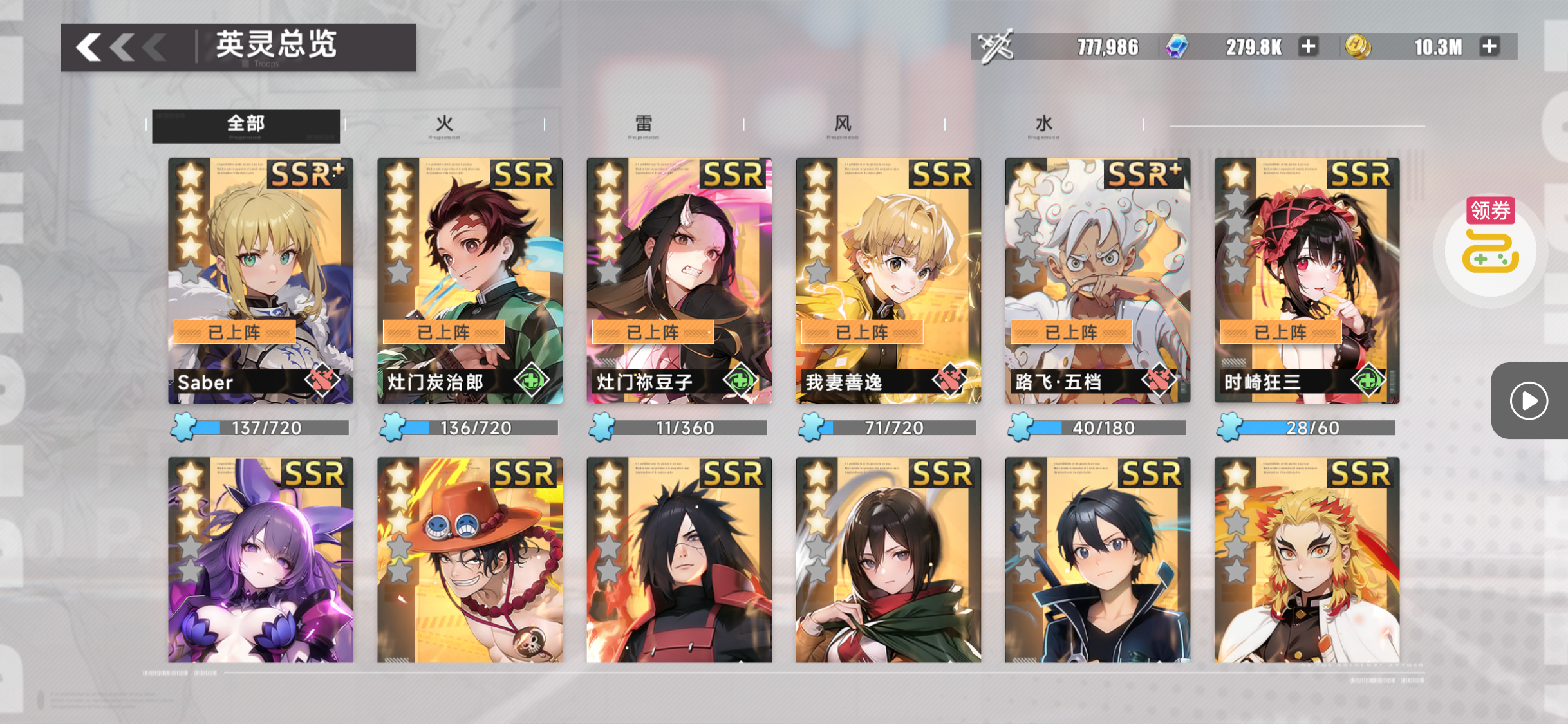Switch to the 全部 tab
This screenshot has width=1568, height=724.
246,125
